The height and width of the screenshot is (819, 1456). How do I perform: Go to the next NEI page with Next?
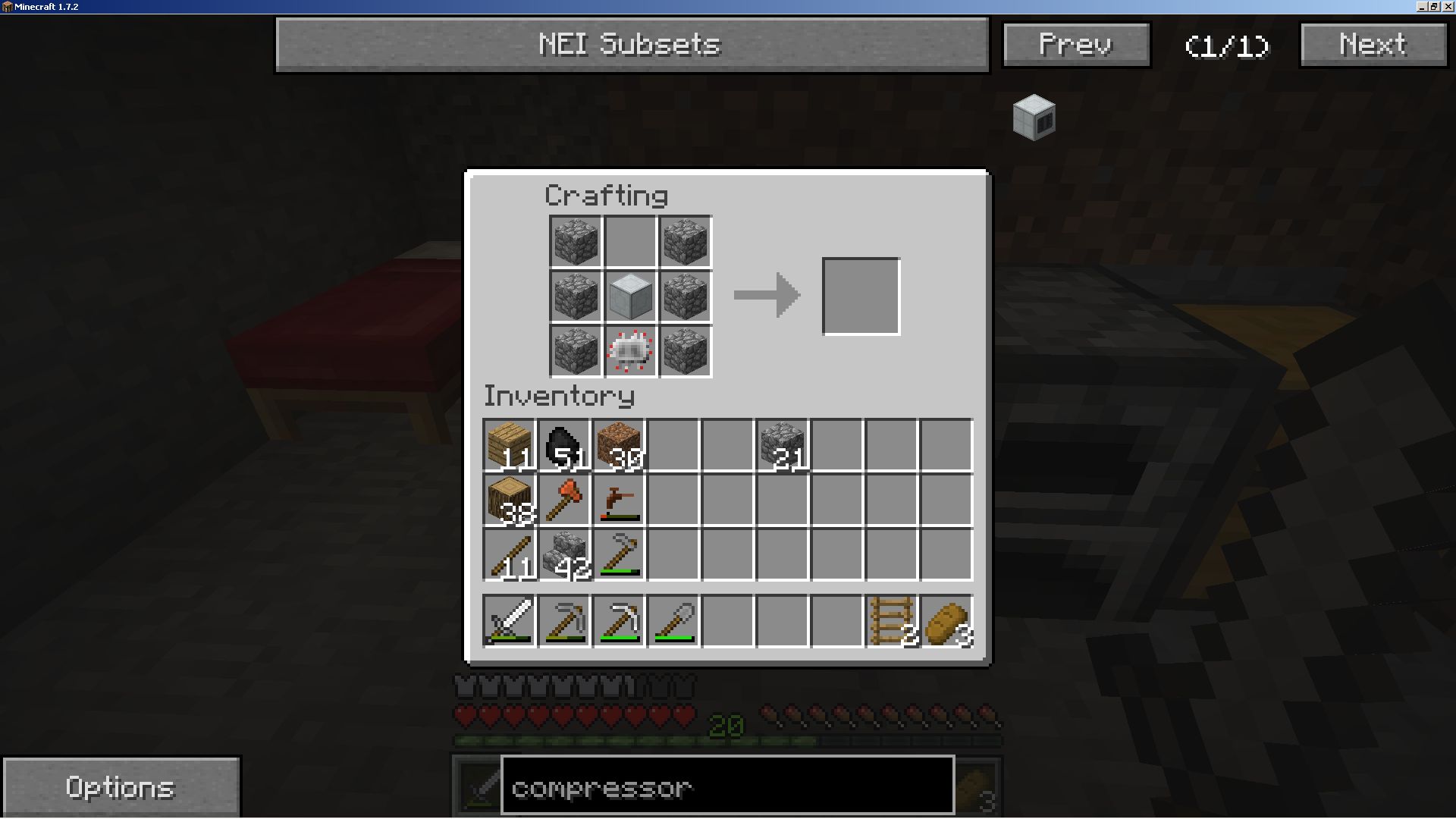click(x=1373, y=45)
